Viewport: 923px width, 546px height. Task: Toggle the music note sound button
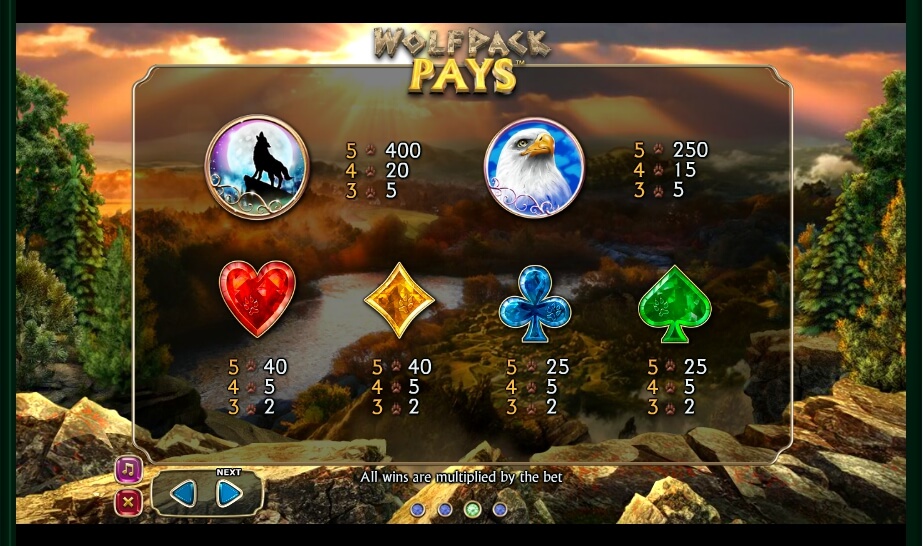pyautogui.click(x=129, y=470)
